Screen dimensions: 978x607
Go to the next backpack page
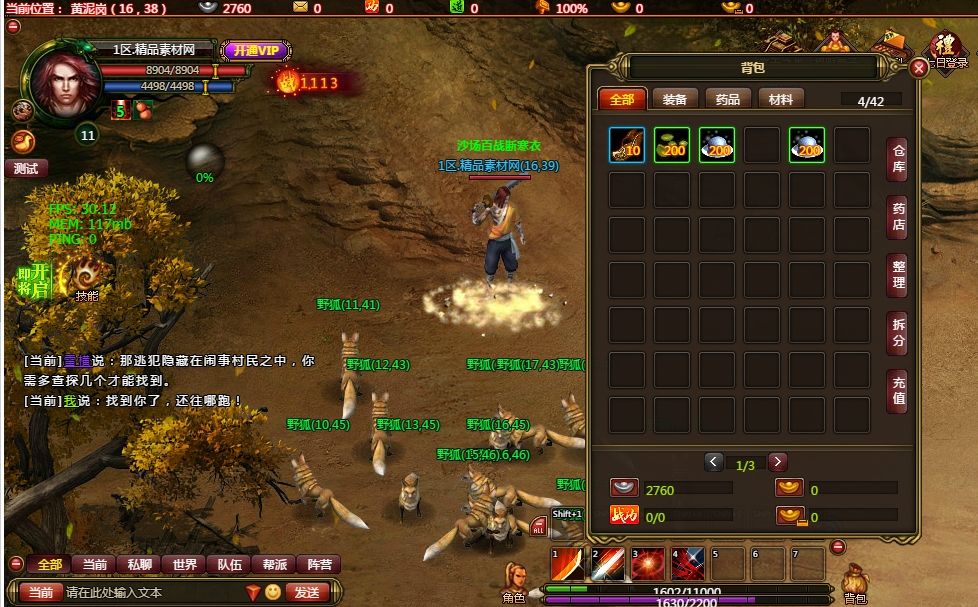777,462
